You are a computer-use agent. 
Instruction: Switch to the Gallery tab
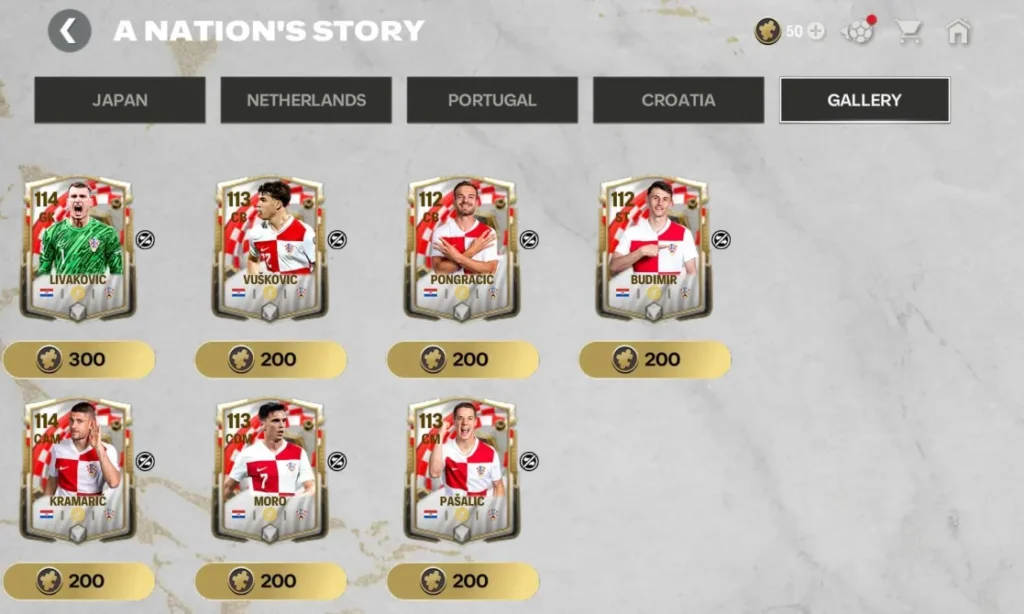point(864,100)
